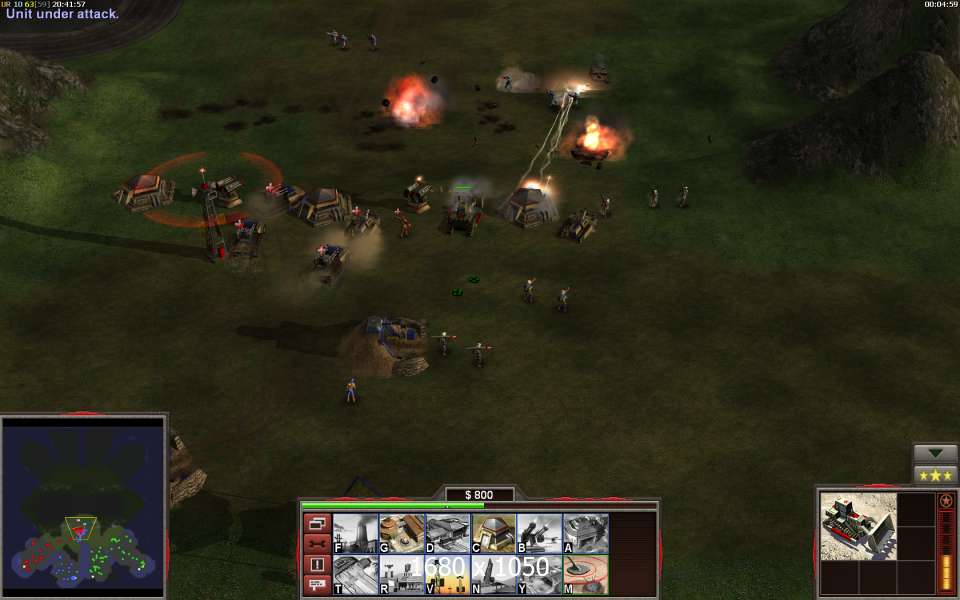Screen dimensions: 960x600
Task: Choose the build icon marked Y
Action: [x=539, y=575]
